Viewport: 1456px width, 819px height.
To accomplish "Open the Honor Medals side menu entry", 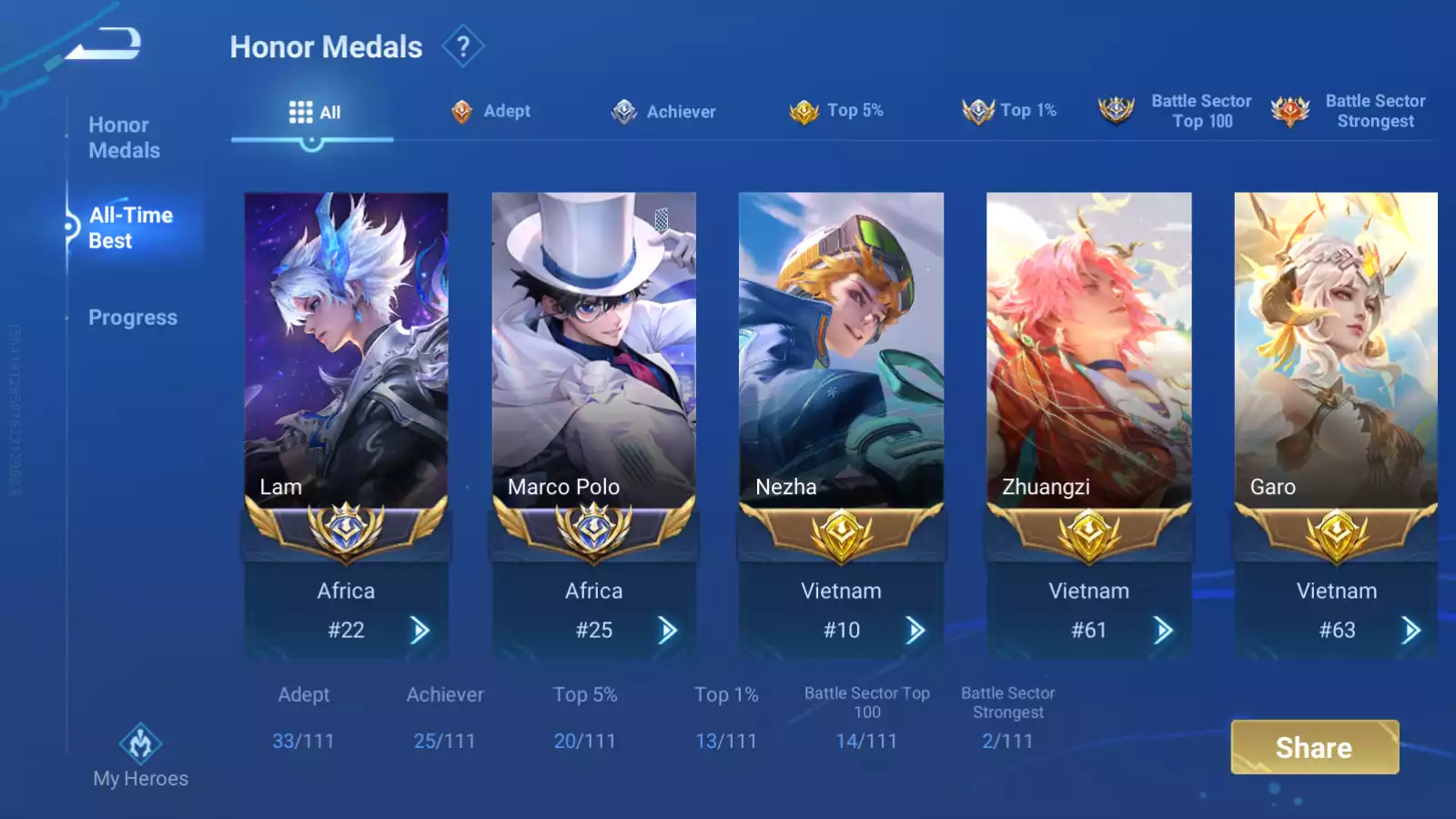I will pyautogui.click(x=125, y=137).
